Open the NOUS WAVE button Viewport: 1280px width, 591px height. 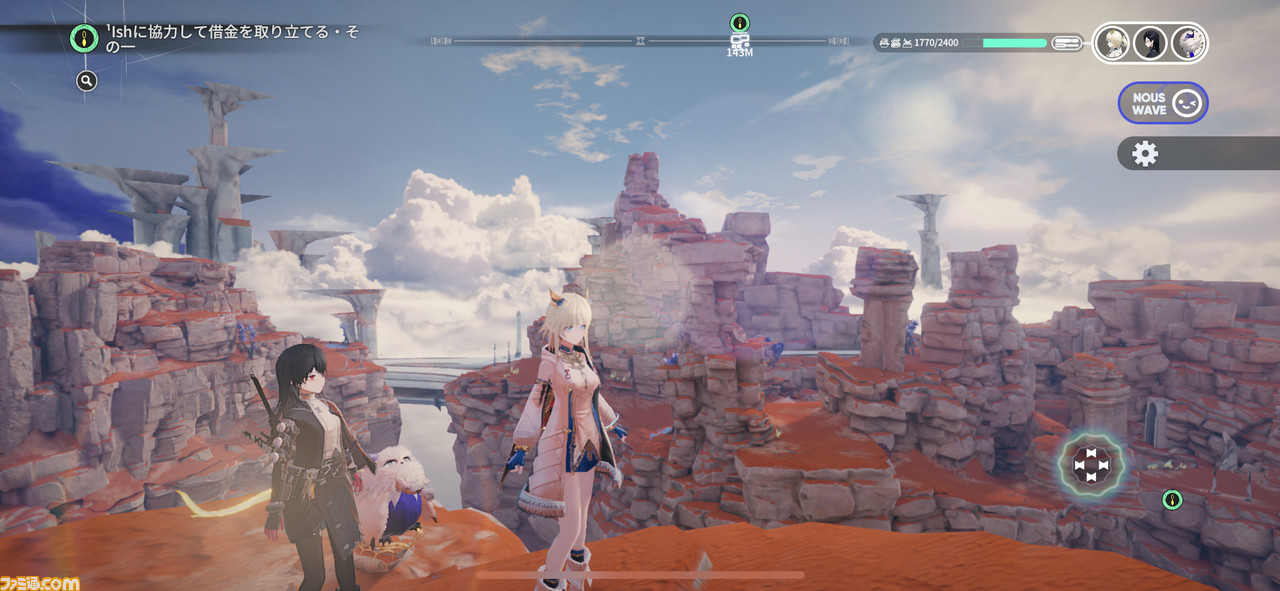1163,103
